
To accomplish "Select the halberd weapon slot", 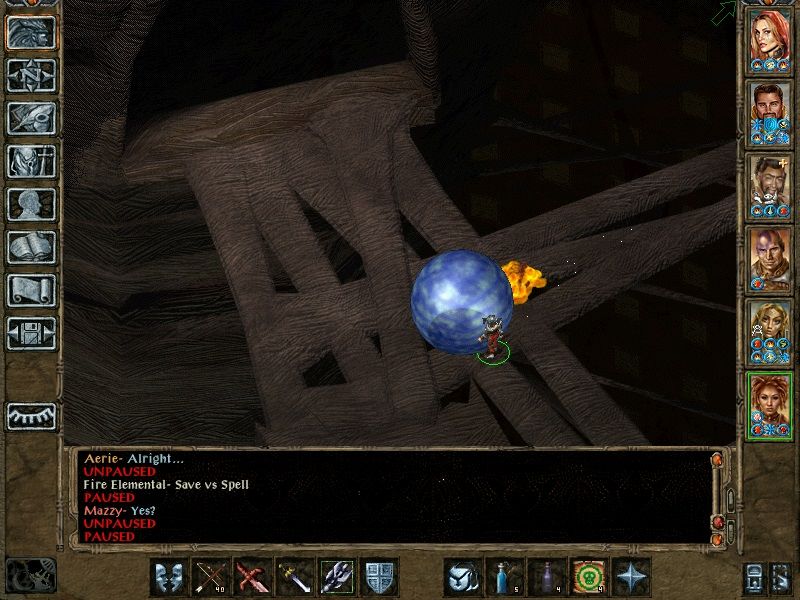I will [336, 578].
